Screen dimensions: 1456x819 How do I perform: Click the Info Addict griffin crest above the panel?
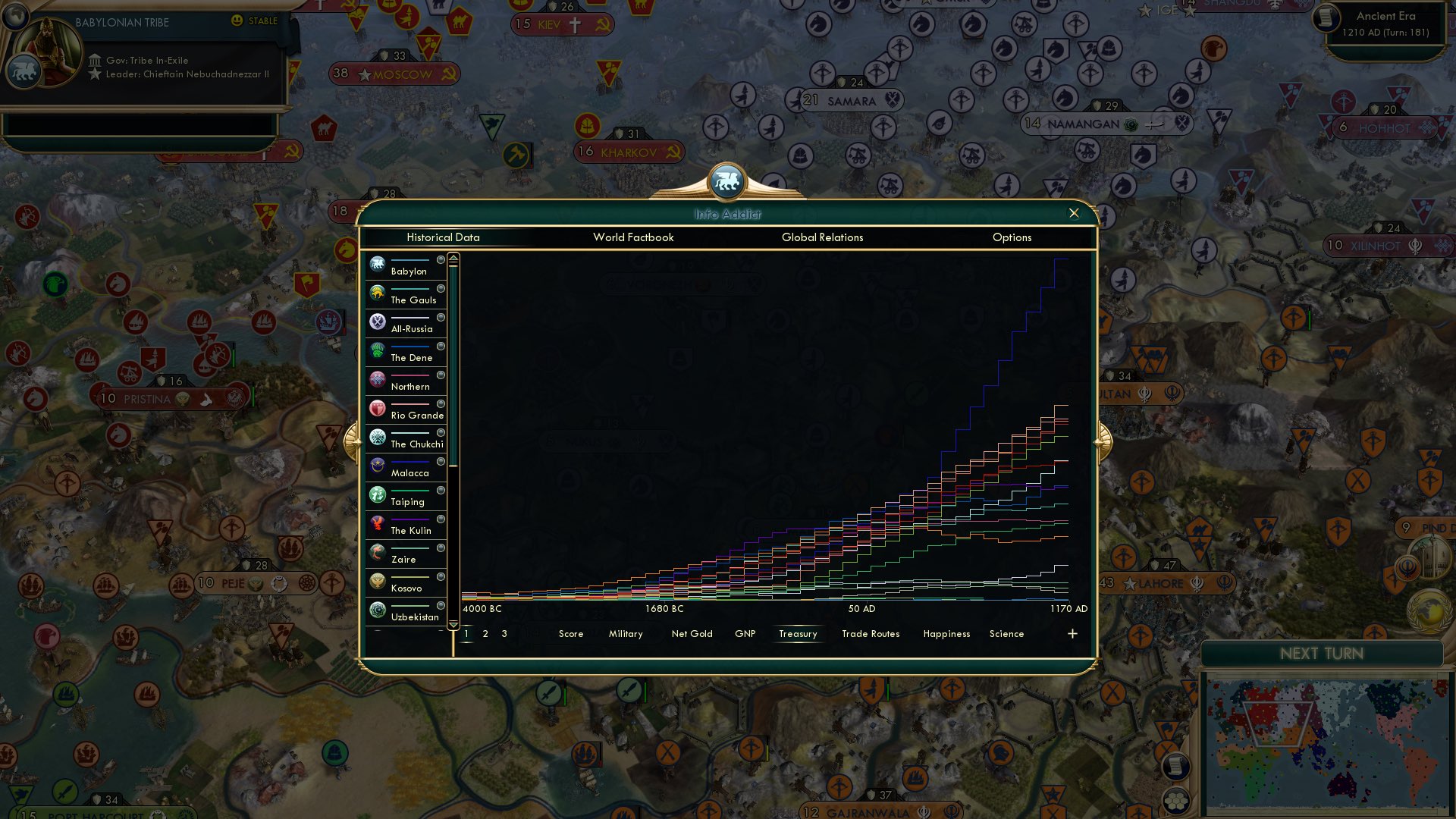[727, 180]
